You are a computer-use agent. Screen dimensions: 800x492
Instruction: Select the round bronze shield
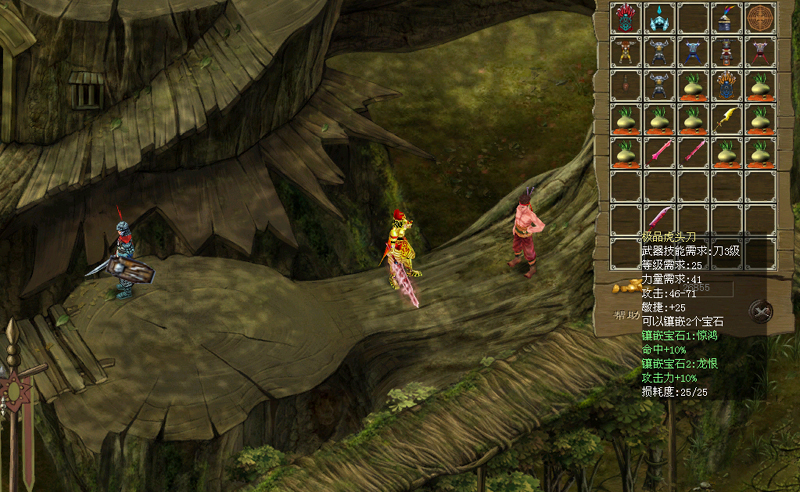(x=761, y=17)
